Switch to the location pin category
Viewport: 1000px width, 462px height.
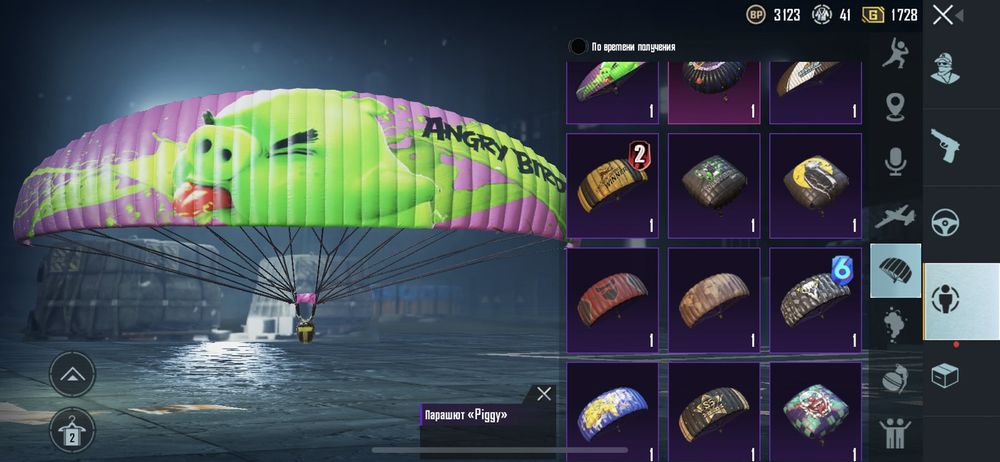click(x=895, y=106)
